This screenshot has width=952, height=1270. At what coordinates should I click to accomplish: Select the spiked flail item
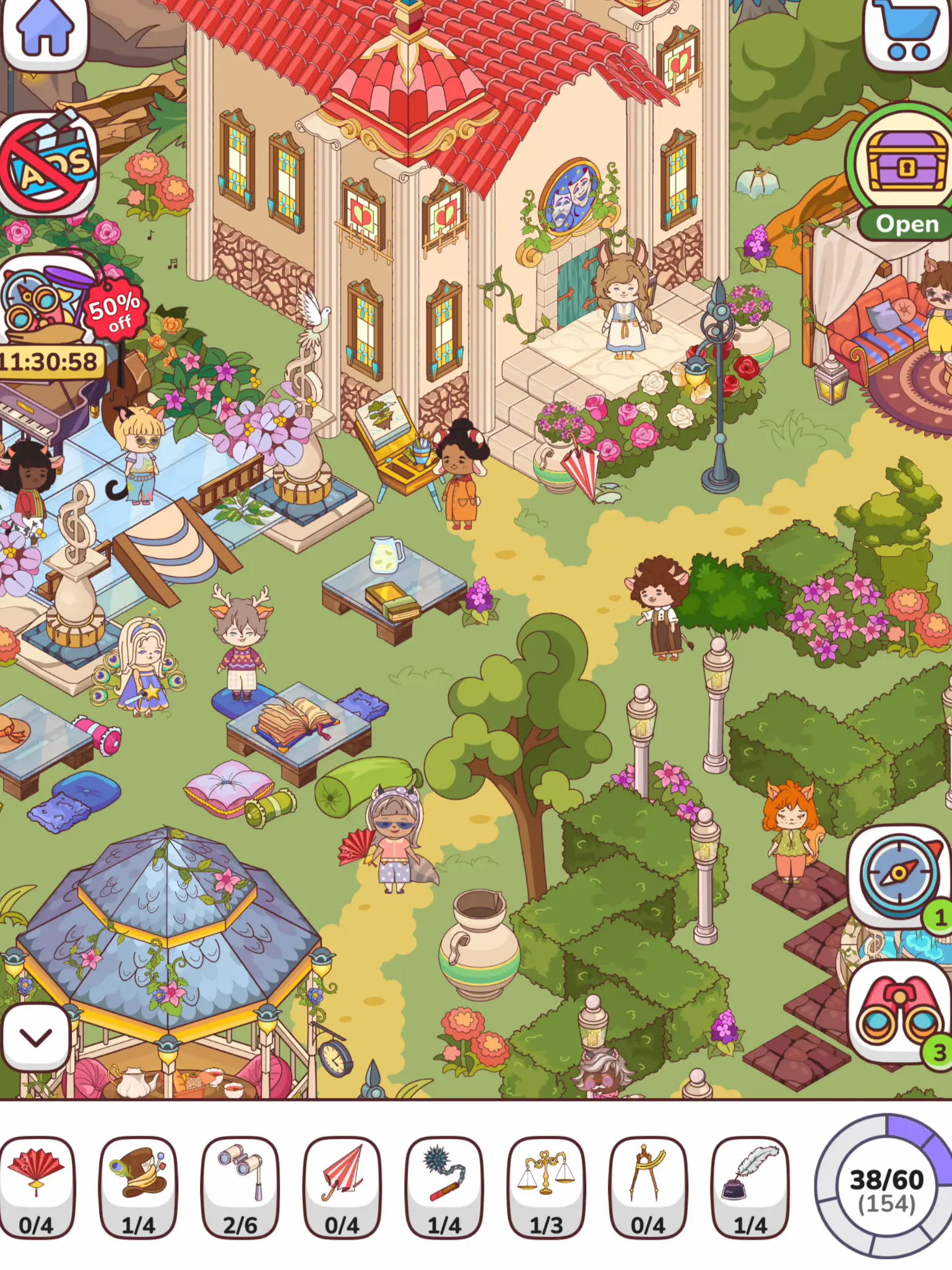click(x=444, y=1186)
